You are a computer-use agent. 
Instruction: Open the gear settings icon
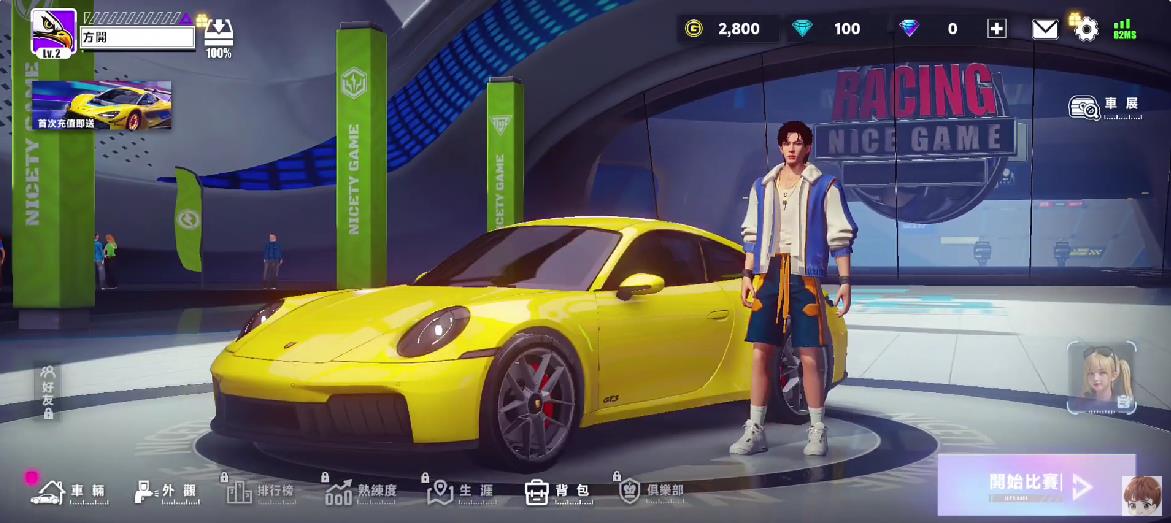click(1086, 28)
